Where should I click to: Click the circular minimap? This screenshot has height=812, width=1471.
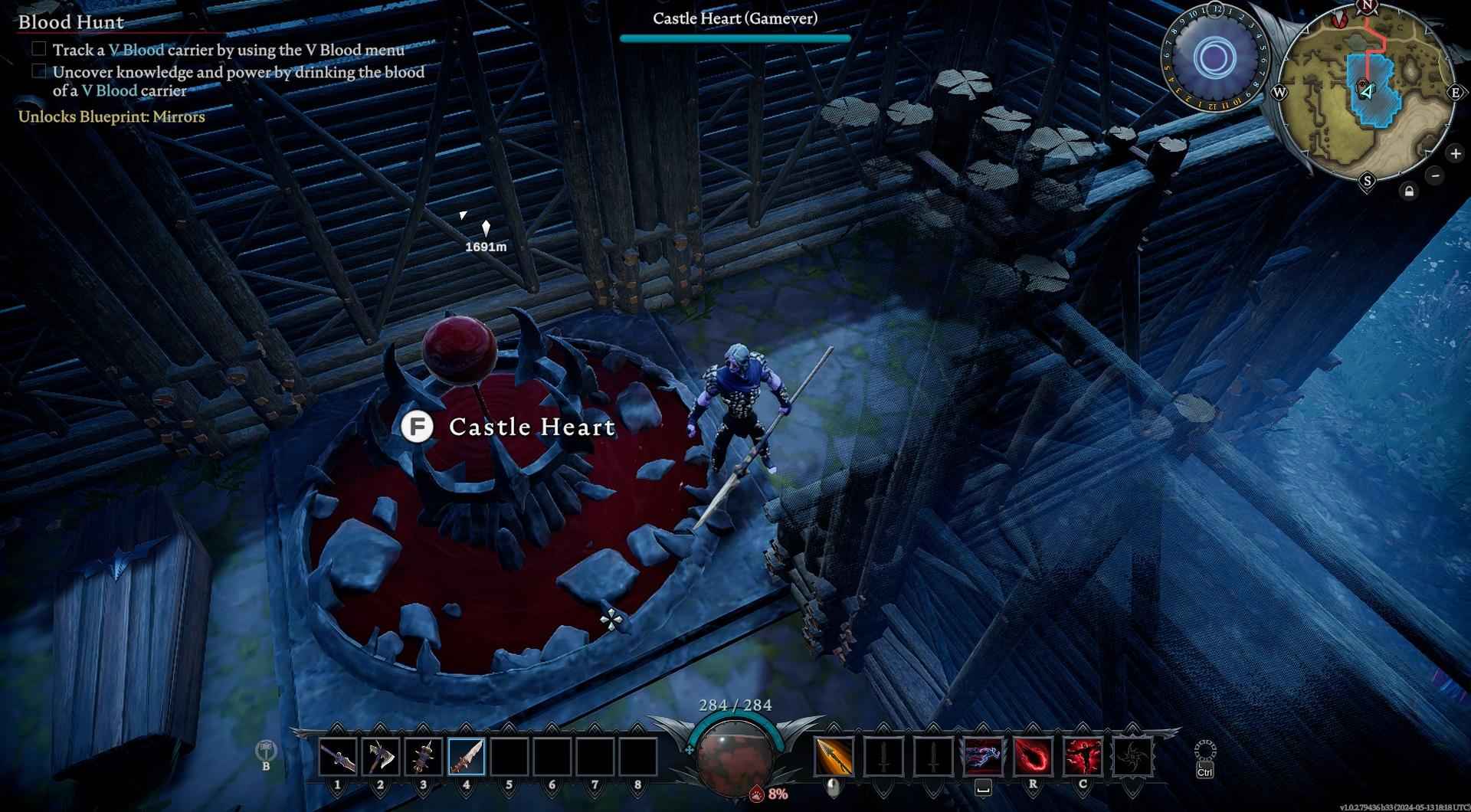[x=1367, y=93]
